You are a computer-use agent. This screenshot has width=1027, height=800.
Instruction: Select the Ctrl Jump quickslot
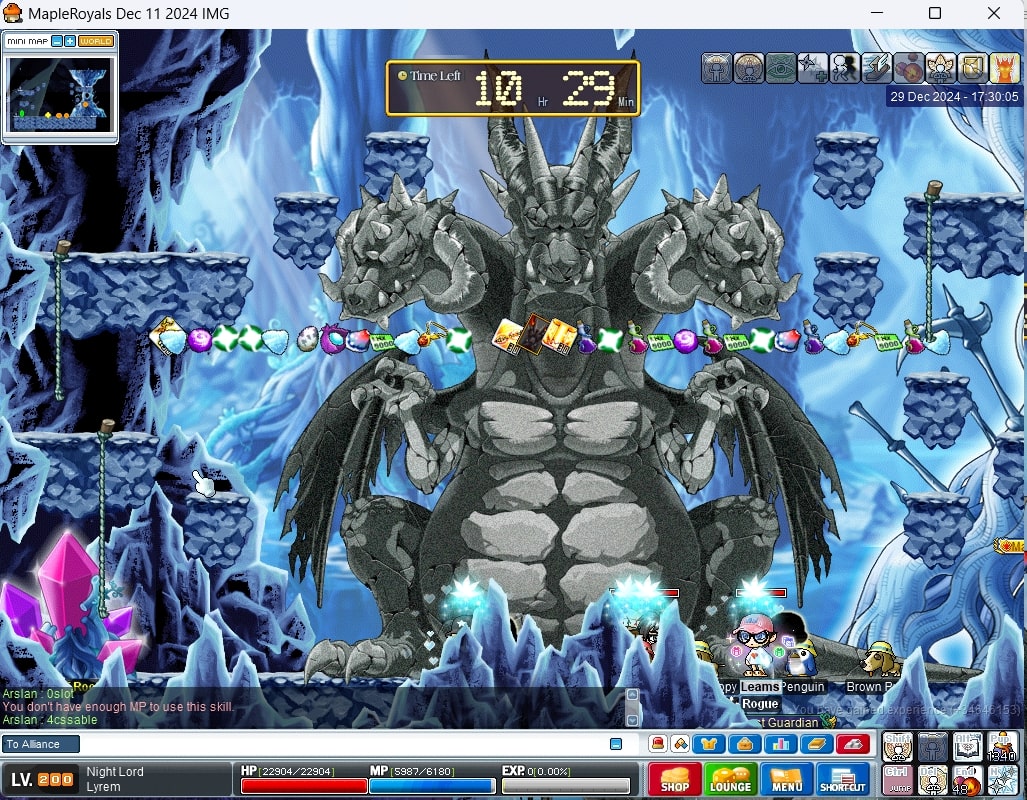click(898, 780)
